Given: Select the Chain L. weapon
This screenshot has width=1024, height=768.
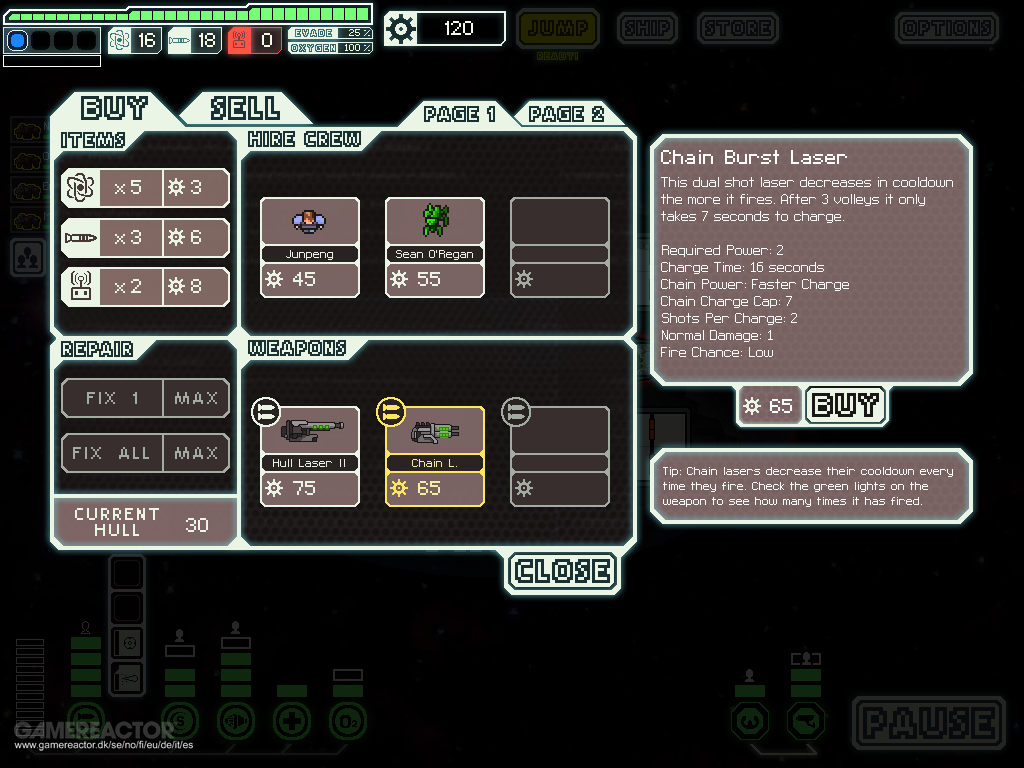Looking at the screenshot, I should 435,455.
